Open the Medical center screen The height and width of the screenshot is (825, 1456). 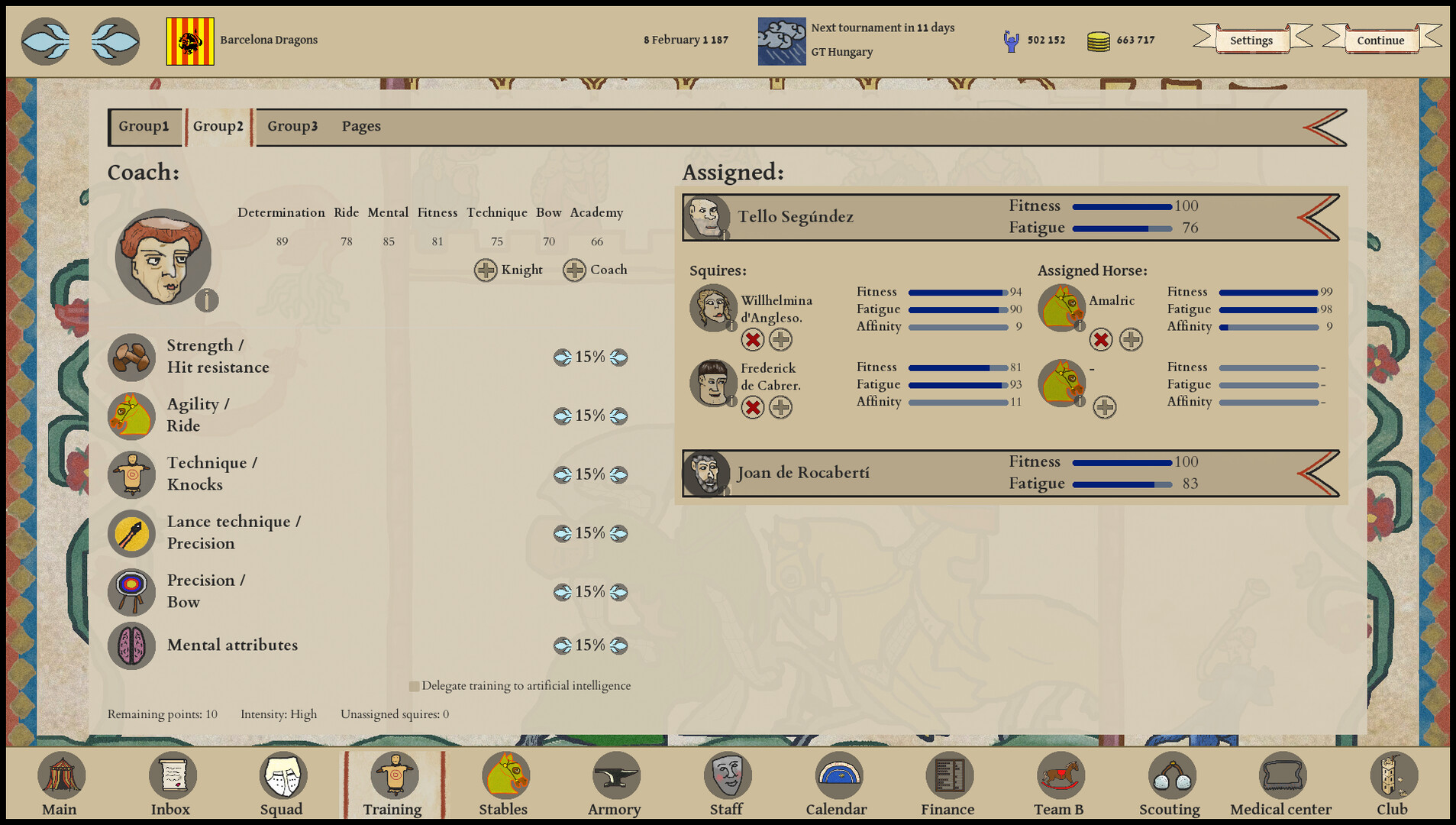coord(1281,775)
